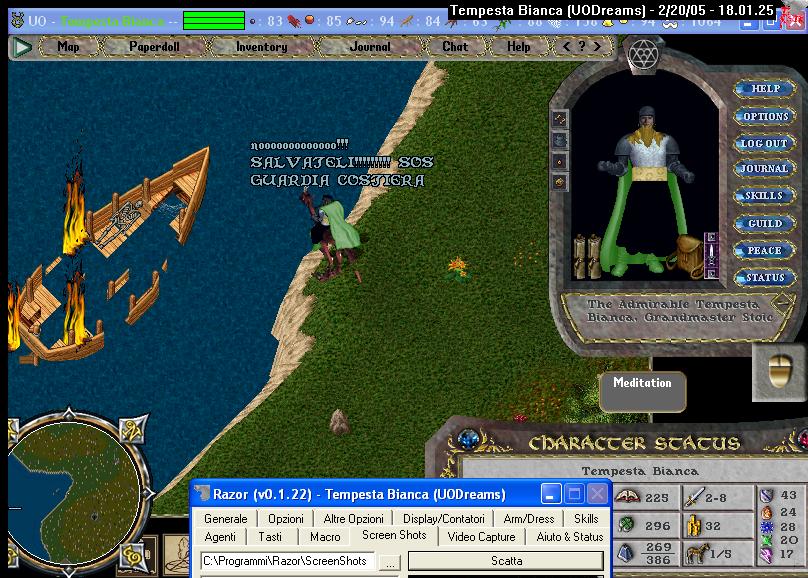808x578 pixels.
Task: Open the Inventory from the top toolbar
Action: [x=261, y=46]
